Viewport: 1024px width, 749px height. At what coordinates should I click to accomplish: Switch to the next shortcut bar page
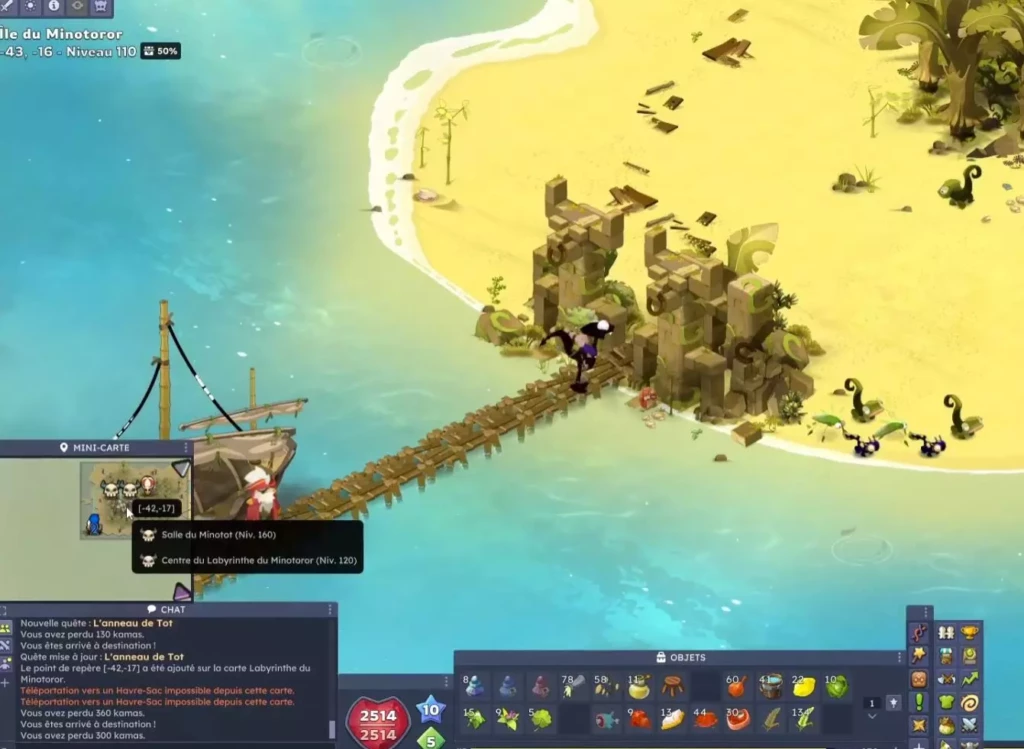(x=871, y=716)
